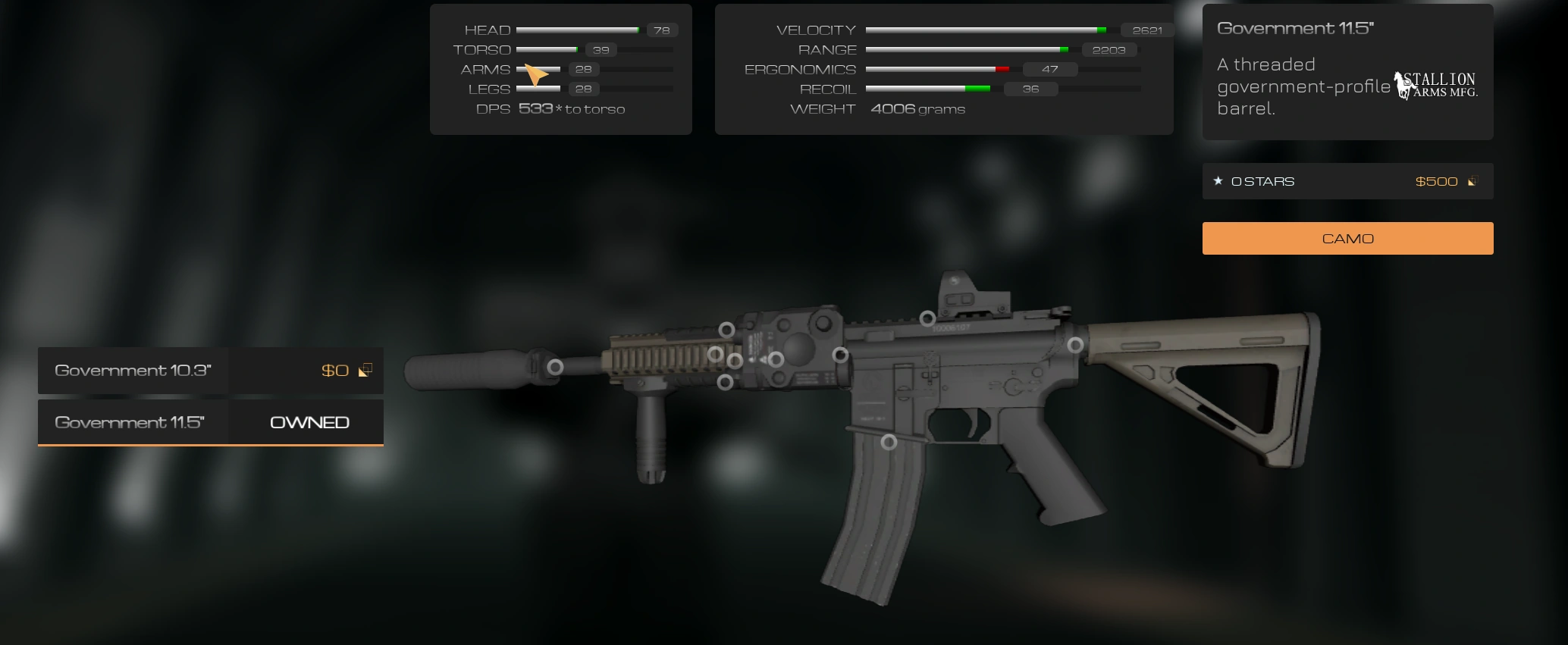Click the suppressor attachment point circle
The image size is (1568, 645).
pos(555,367)
